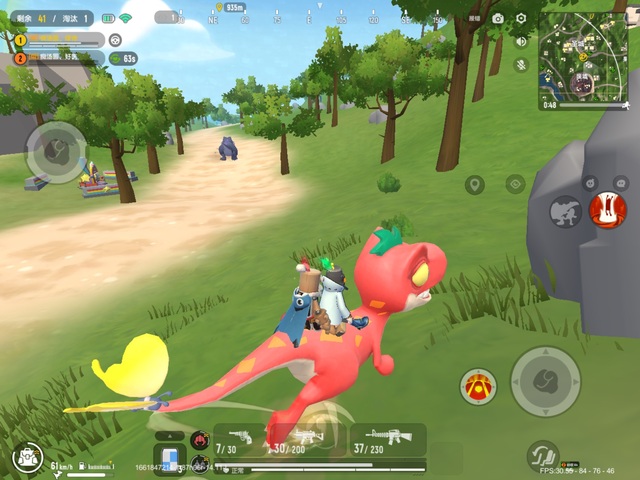Tap the steering wheel icon beside teammate one

(116, 40)
